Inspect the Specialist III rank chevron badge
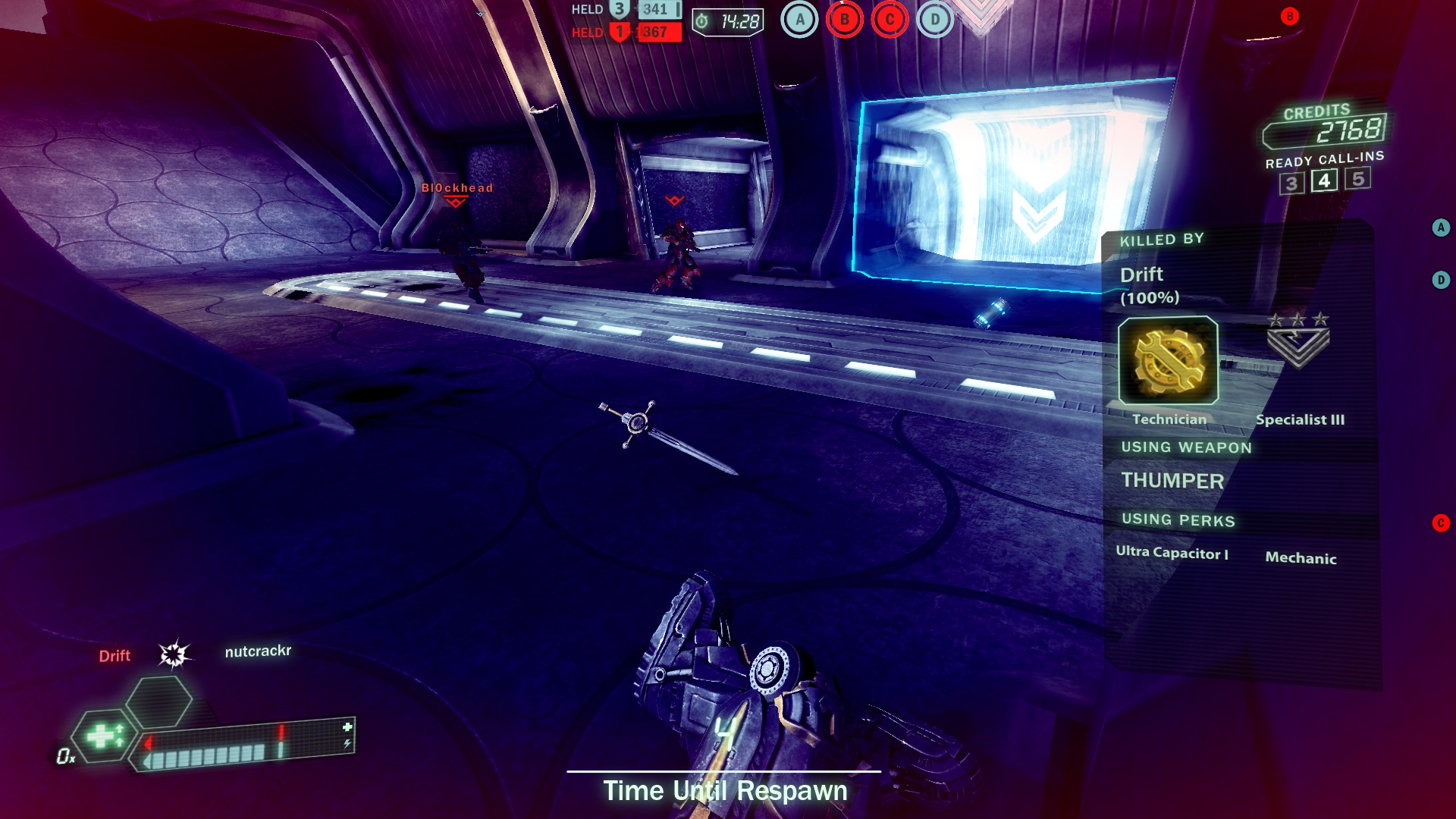Image resolution: width=1456 pixels, height=819 pixels. coord(1298,343)
